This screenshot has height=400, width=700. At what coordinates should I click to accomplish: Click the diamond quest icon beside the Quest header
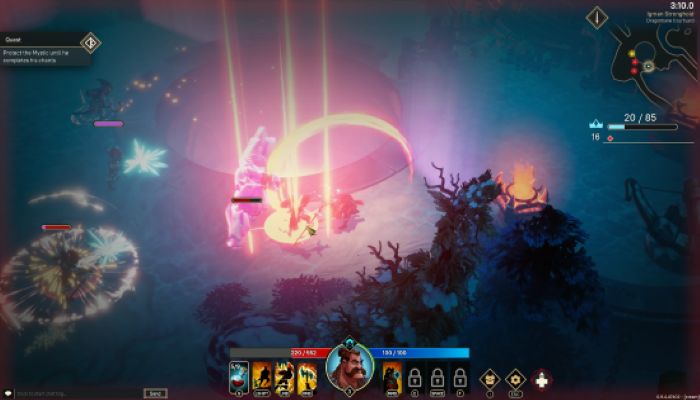[90, 42]
